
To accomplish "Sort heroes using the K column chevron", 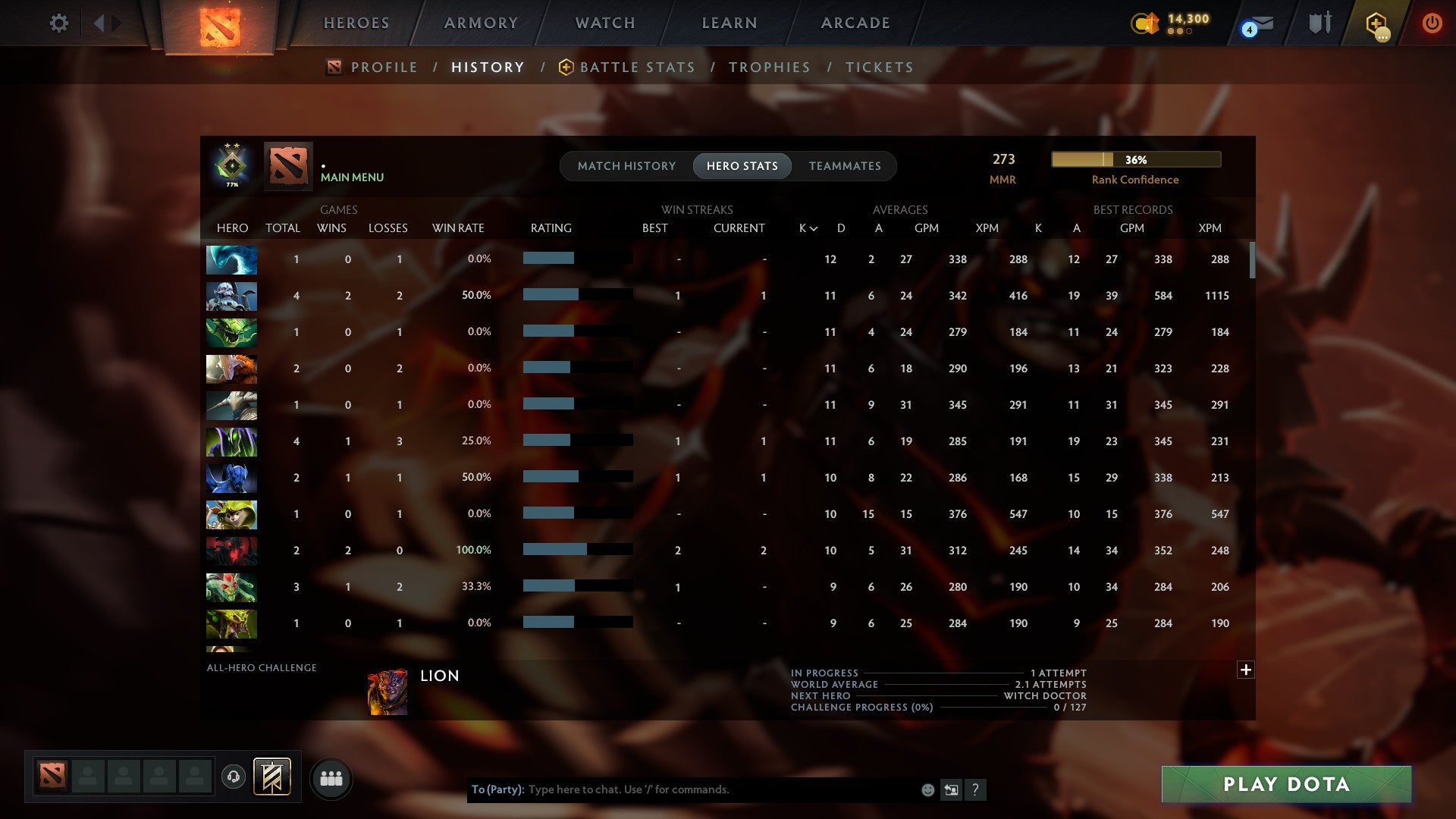I will [x=813, y=227].
